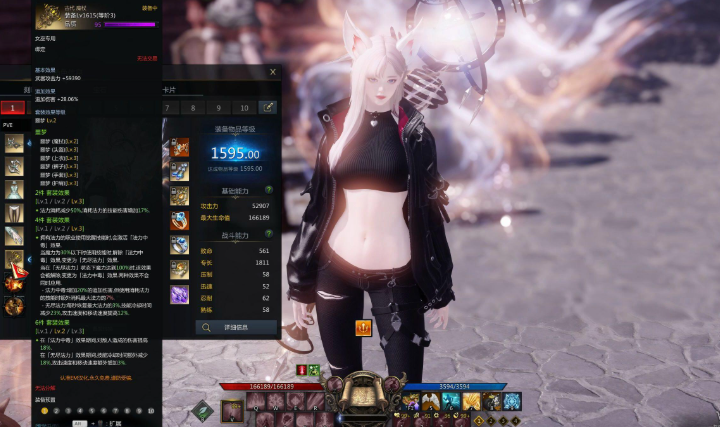Screen dimensions: 720x427
Task: Use the light blue rune hotbar item
Action: (512, 401)
